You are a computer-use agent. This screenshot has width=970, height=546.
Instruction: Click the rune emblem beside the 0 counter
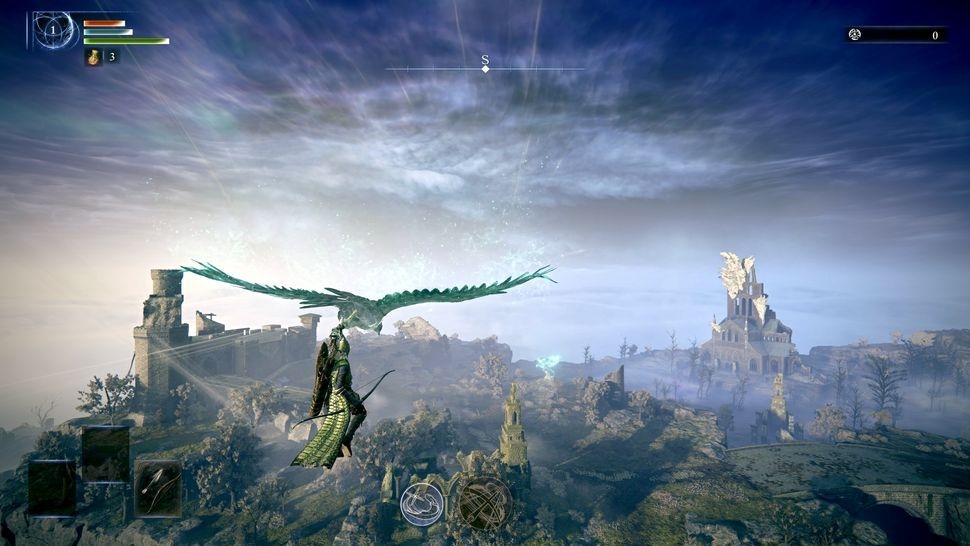click(855, 35)
